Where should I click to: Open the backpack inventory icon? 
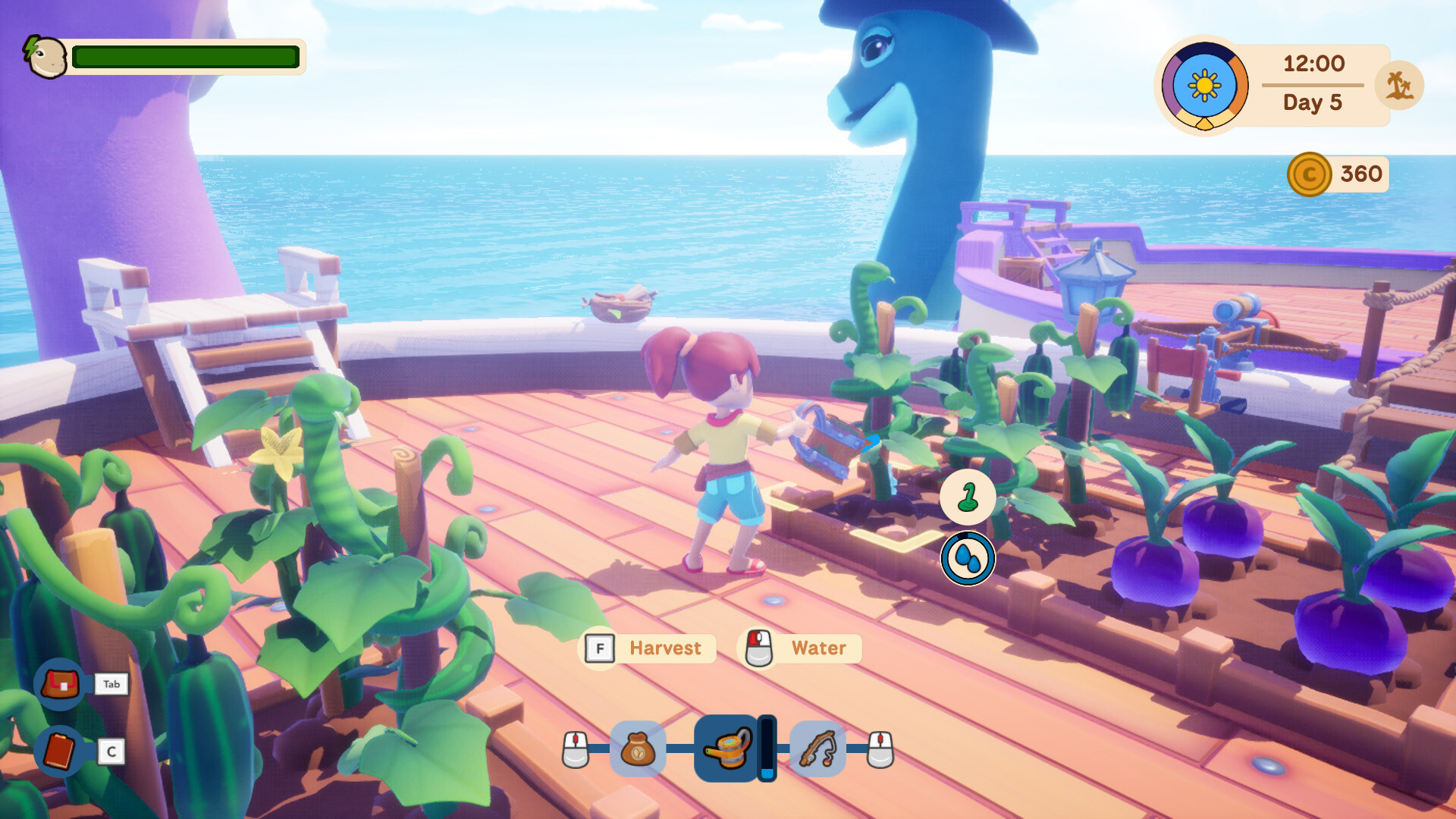point(62,684)
